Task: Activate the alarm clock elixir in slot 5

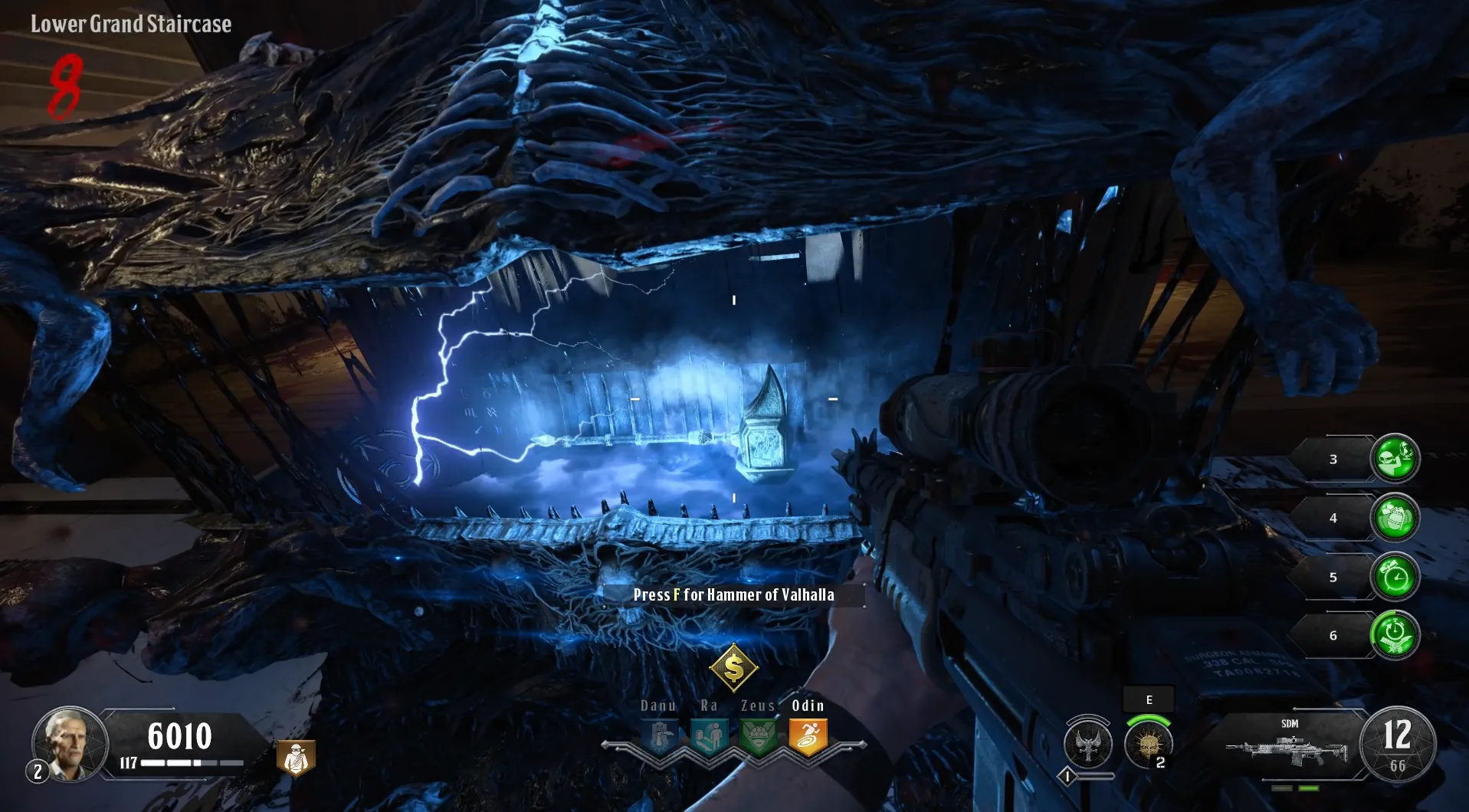Action: point(1395,576)
